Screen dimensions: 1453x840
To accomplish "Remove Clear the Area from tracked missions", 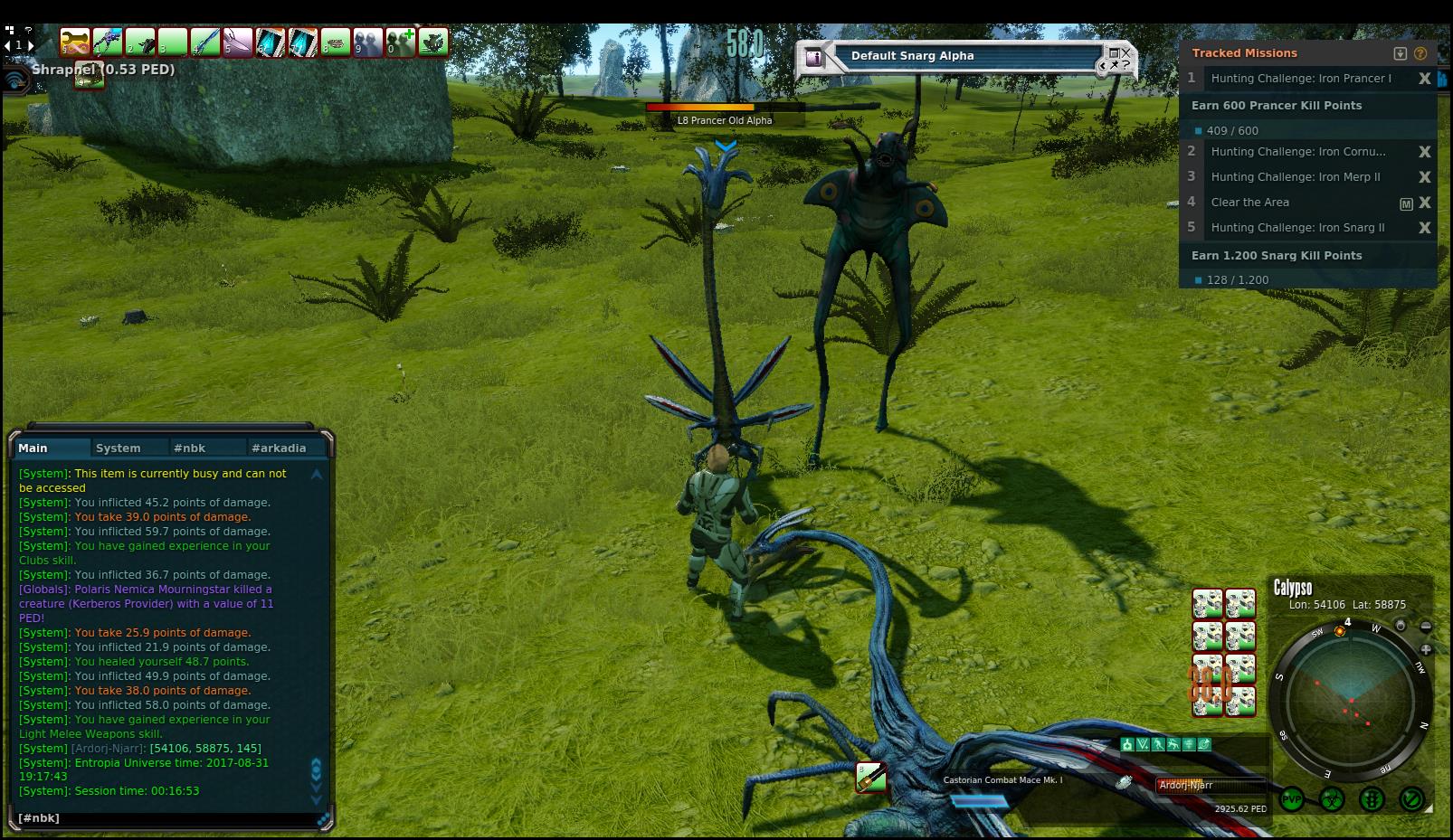I will click(1424, 203).
